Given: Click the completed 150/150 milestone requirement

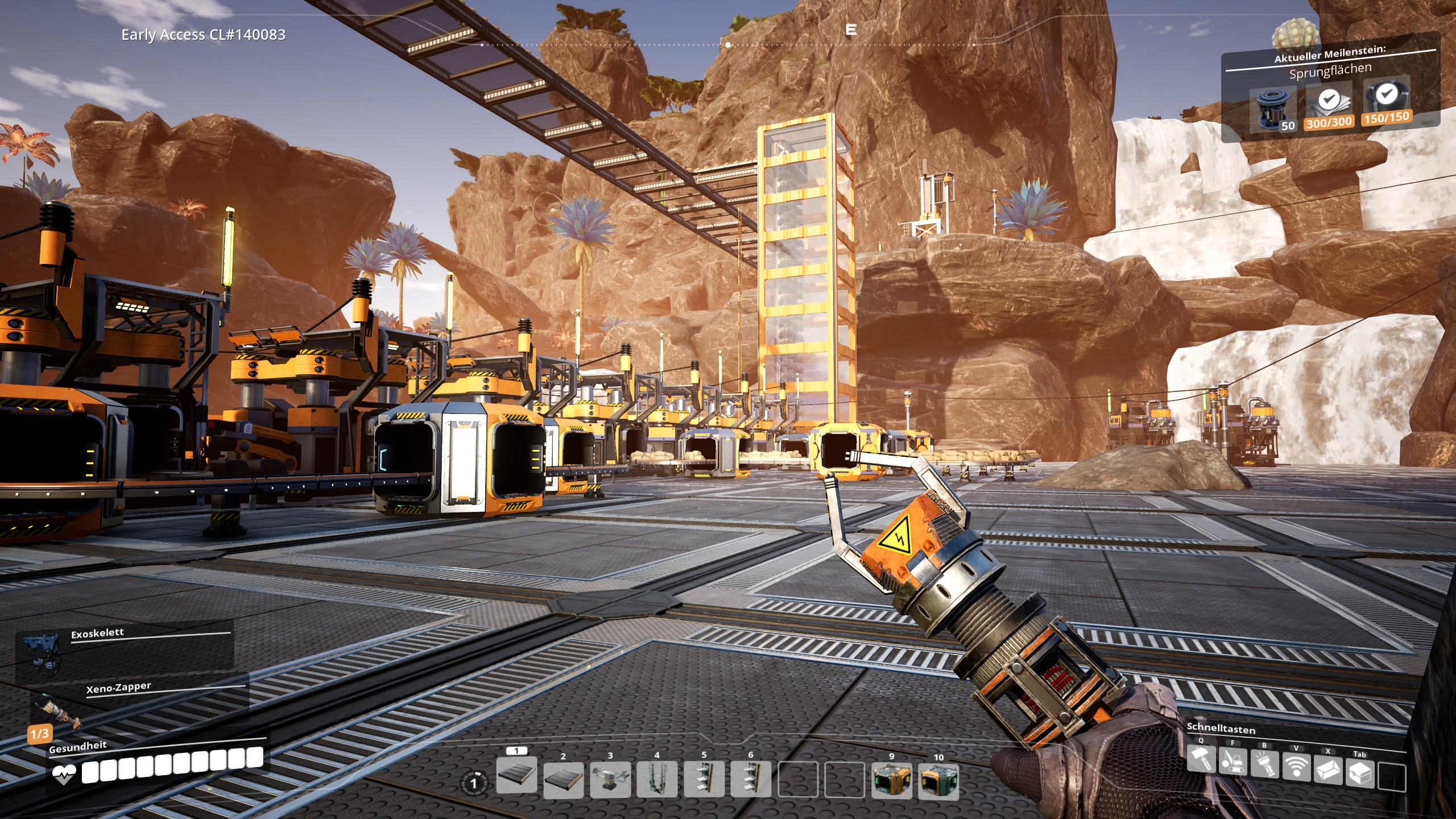Looking at the screenshot, I should click(1386, 104).
